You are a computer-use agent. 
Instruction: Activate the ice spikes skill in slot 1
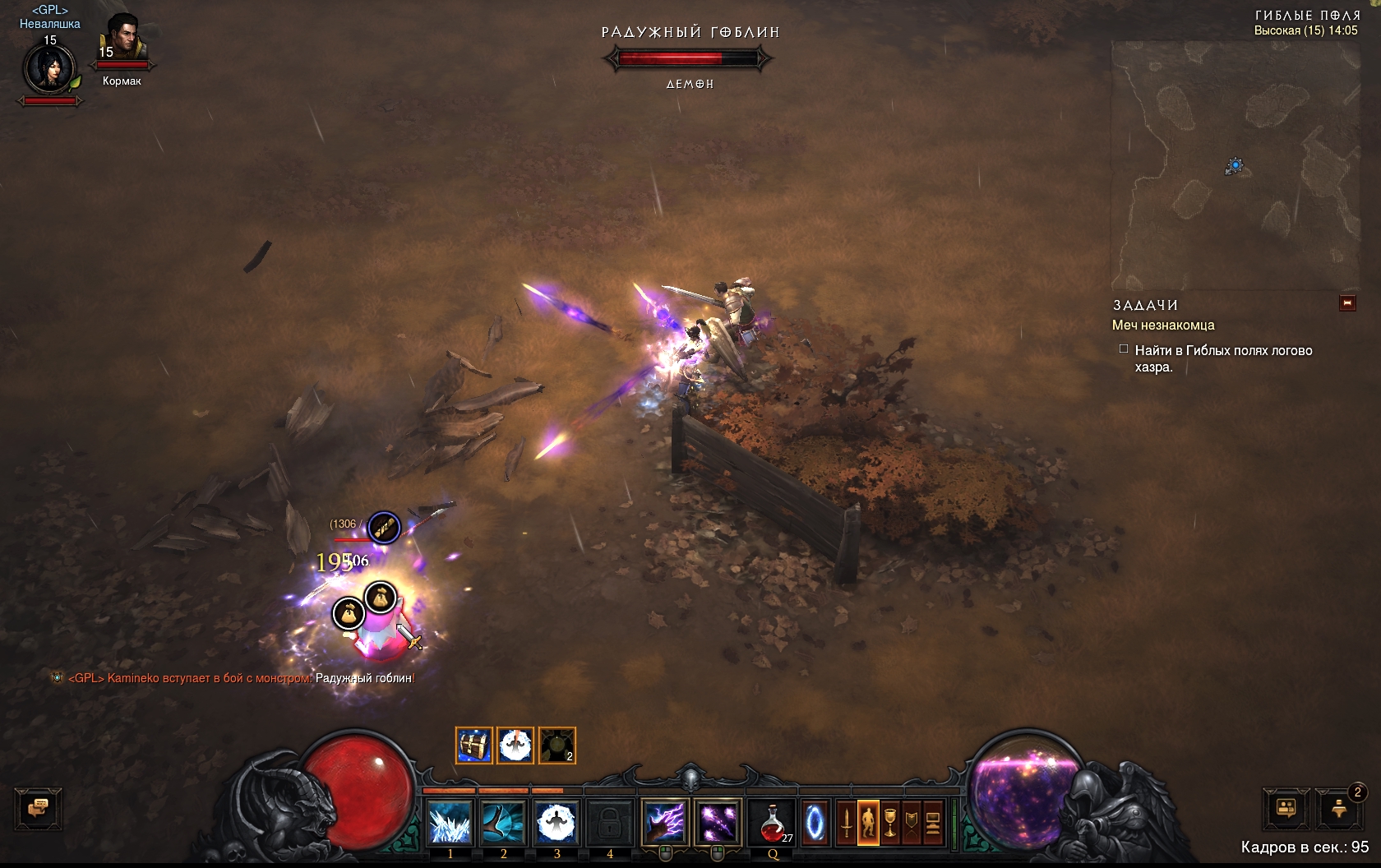[x=450, y=822]
